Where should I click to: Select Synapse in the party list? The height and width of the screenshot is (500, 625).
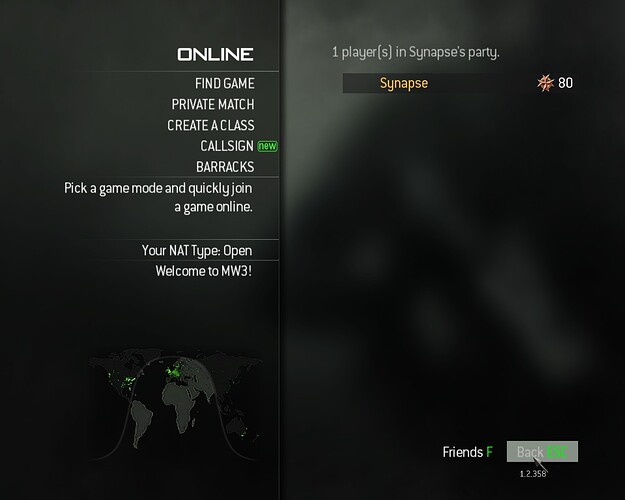click(x=403, y=83)
